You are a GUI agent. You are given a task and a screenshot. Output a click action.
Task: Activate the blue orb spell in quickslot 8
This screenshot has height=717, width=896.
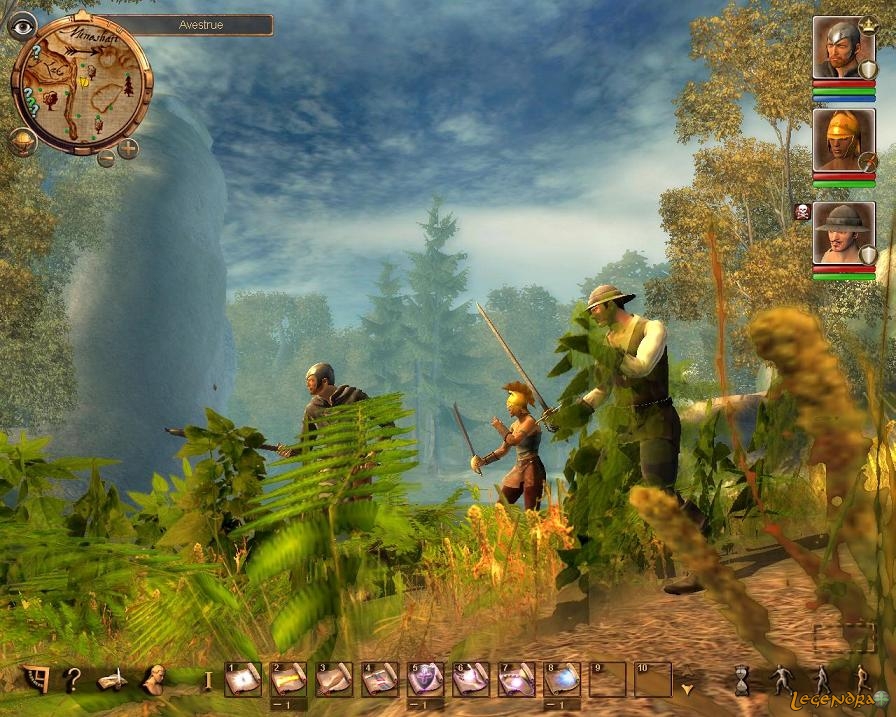tap(562, 680)
